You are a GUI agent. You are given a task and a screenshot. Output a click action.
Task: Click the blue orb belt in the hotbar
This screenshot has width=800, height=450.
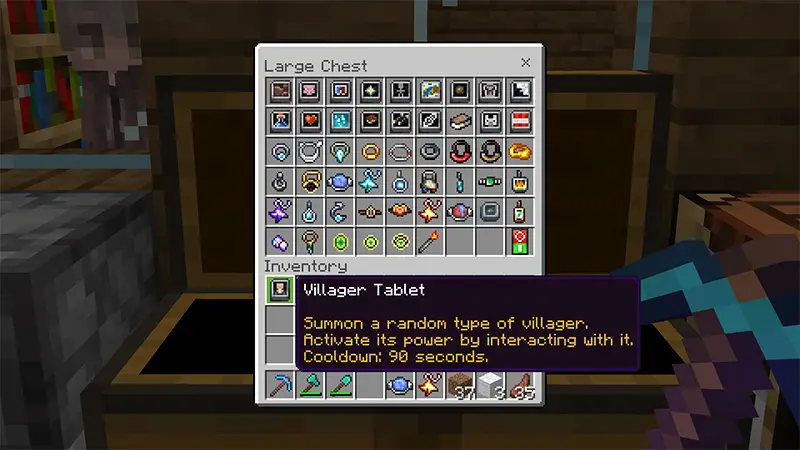[x=400, y=386]
